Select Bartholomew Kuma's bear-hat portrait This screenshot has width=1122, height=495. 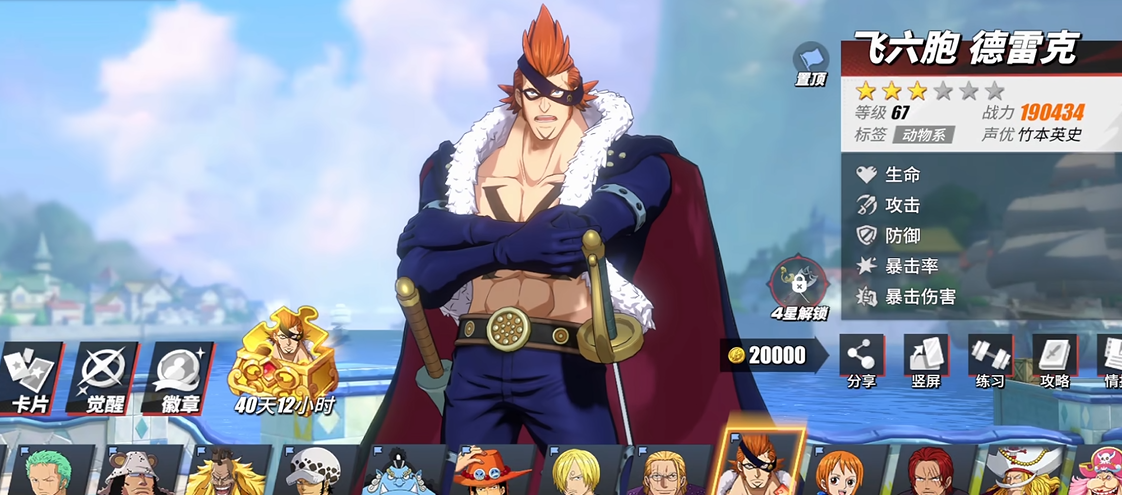pyautogui.click(x=135, y=472)
